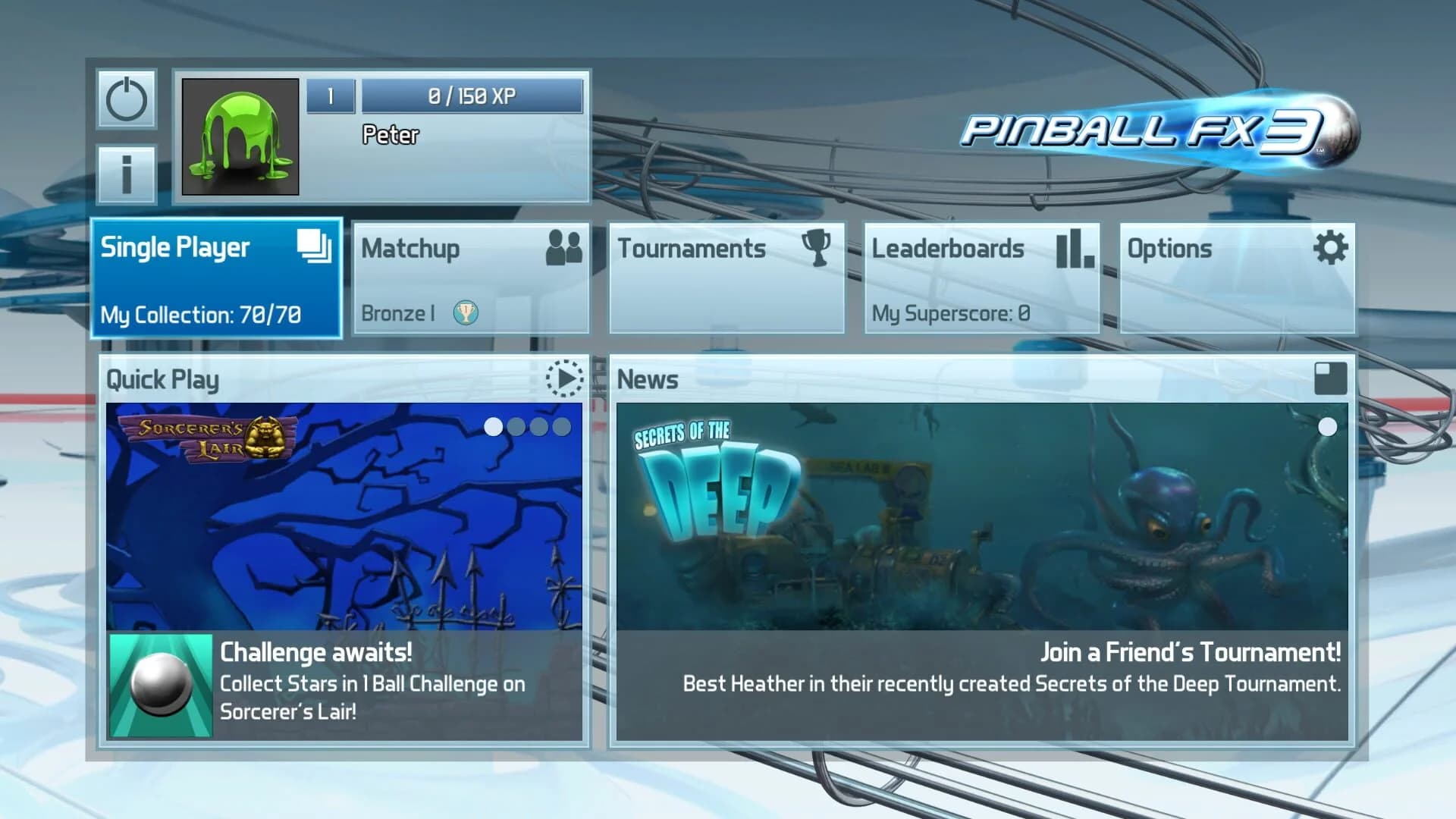
Task: Select the second Quick Play carousel dot
Action: pyautogui.click(x=518, y=427)
